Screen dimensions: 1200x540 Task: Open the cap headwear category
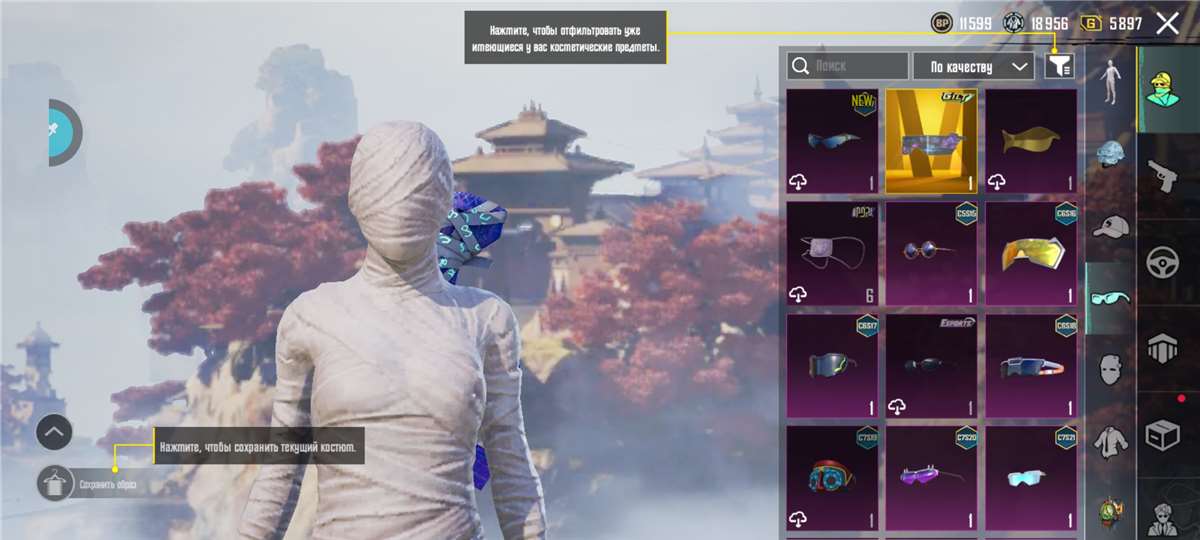[x=1110, y=227]
